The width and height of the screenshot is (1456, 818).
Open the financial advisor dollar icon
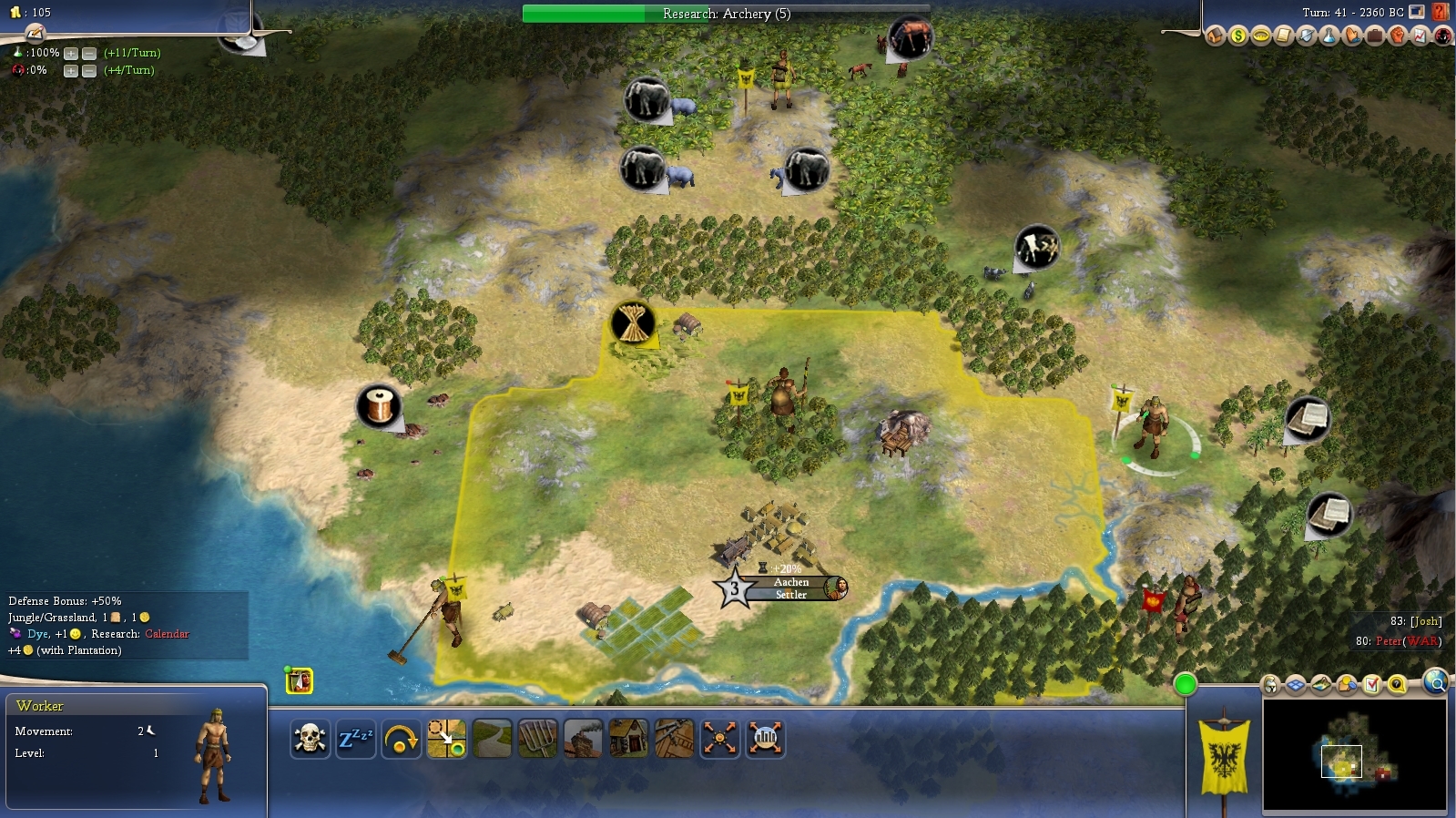point(1237,36)
